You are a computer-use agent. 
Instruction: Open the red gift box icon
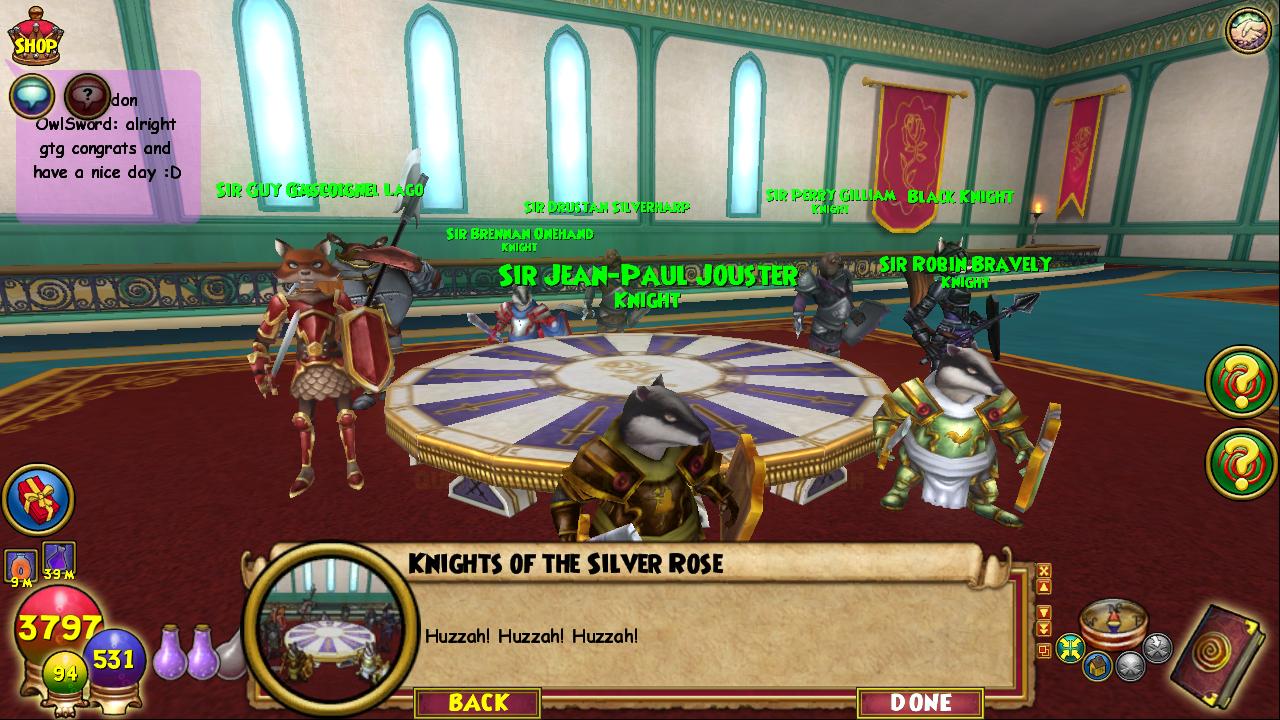click(37, 499)
